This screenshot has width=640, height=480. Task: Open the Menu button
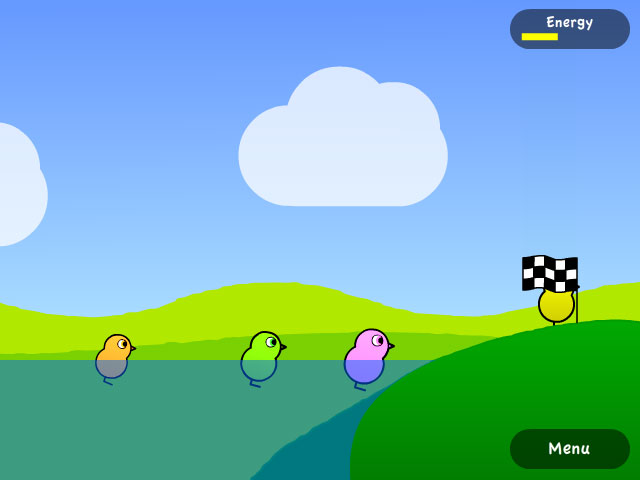coord(569,449)
